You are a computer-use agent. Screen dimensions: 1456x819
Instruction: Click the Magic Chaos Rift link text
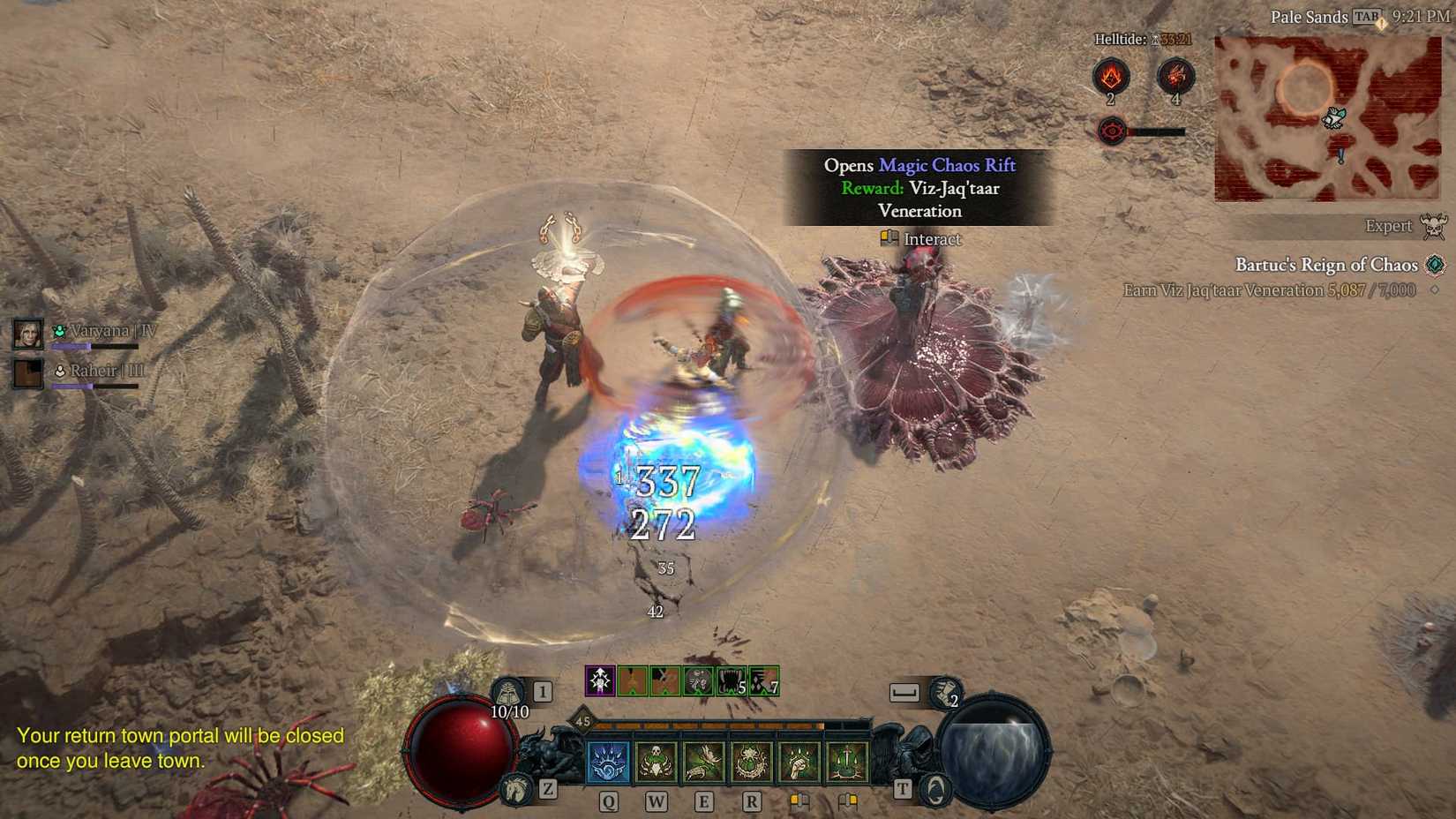[x=946, y=165]
